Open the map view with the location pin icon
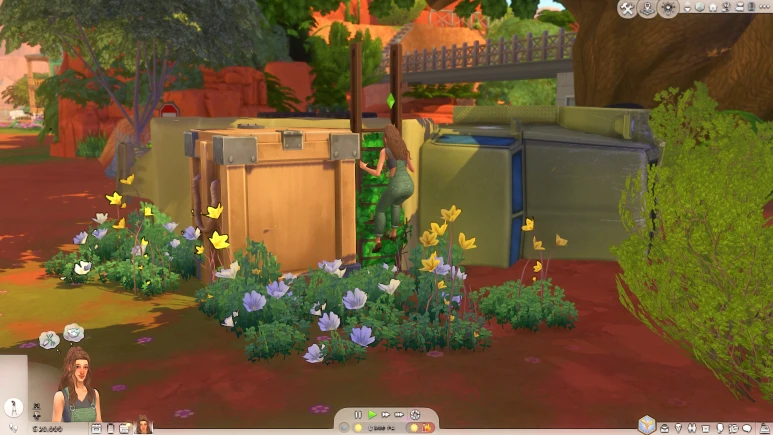The height and width of the screenshot is (435, 773). tap(647, 9)
